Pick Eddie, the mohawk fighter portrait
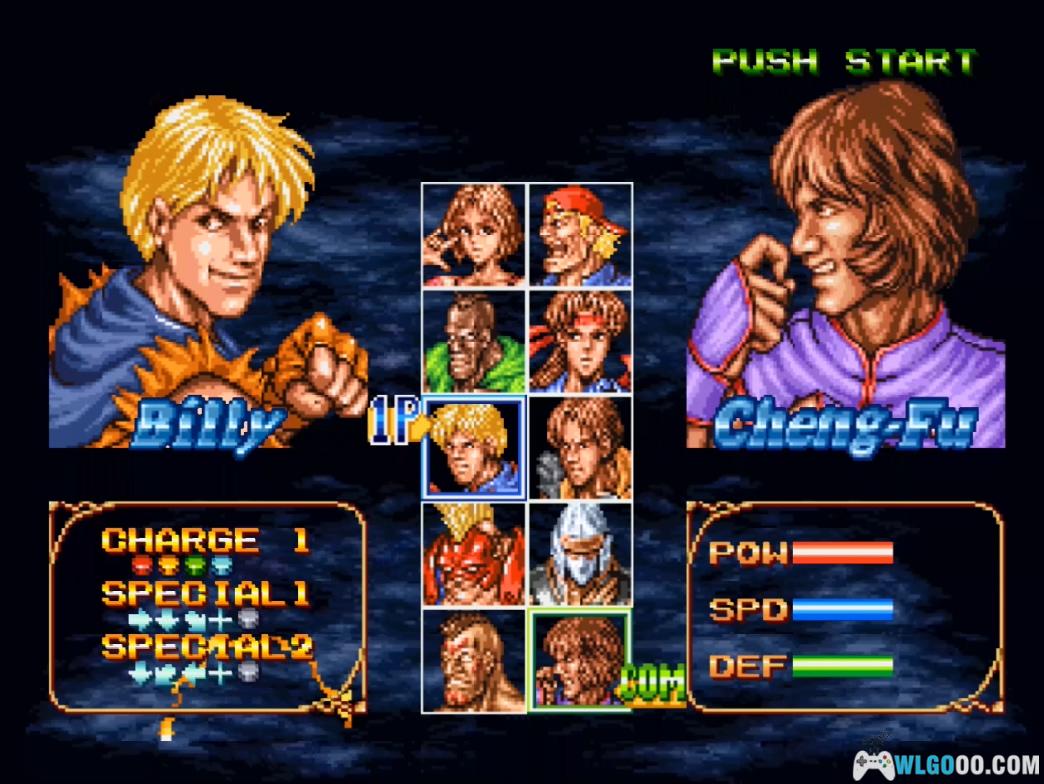Image resolution: width=1044 pixels, height=784 pixels. point(474,660)
